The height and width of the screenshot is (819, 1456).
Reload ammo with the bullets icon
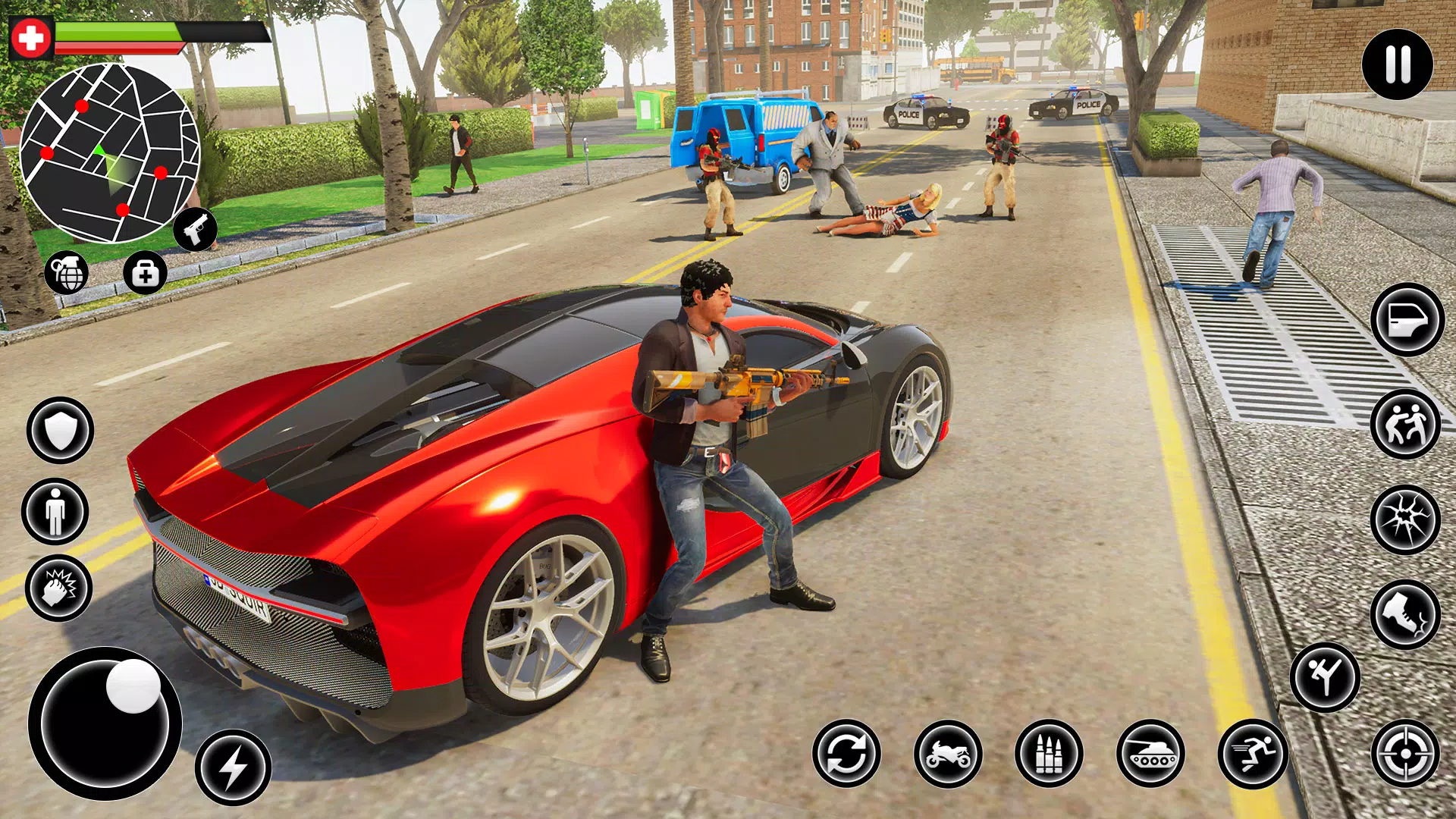(1049, 754)
